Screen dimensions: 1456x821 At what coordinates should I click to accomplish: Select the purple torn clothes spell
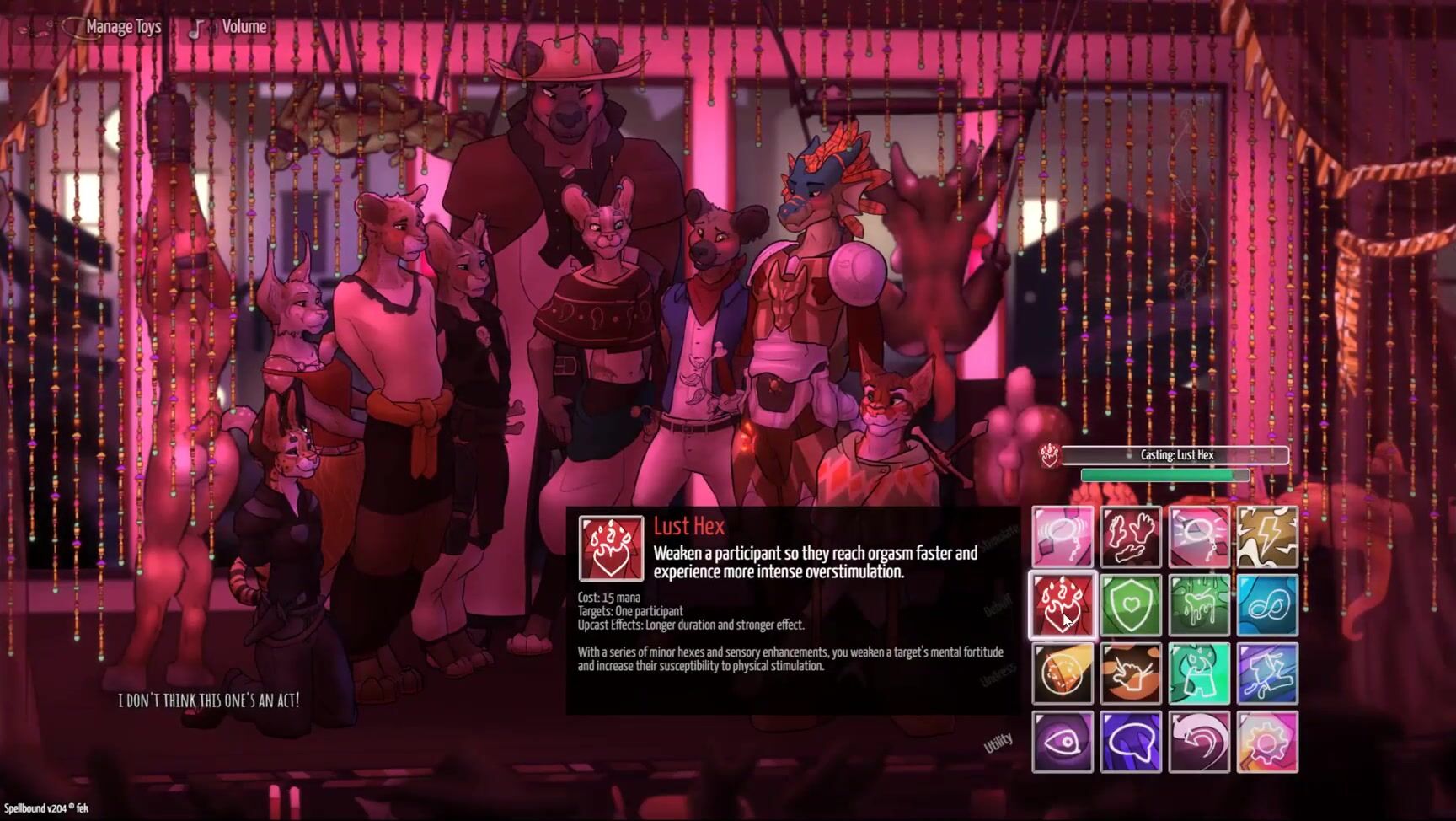tap(1267, 673)
